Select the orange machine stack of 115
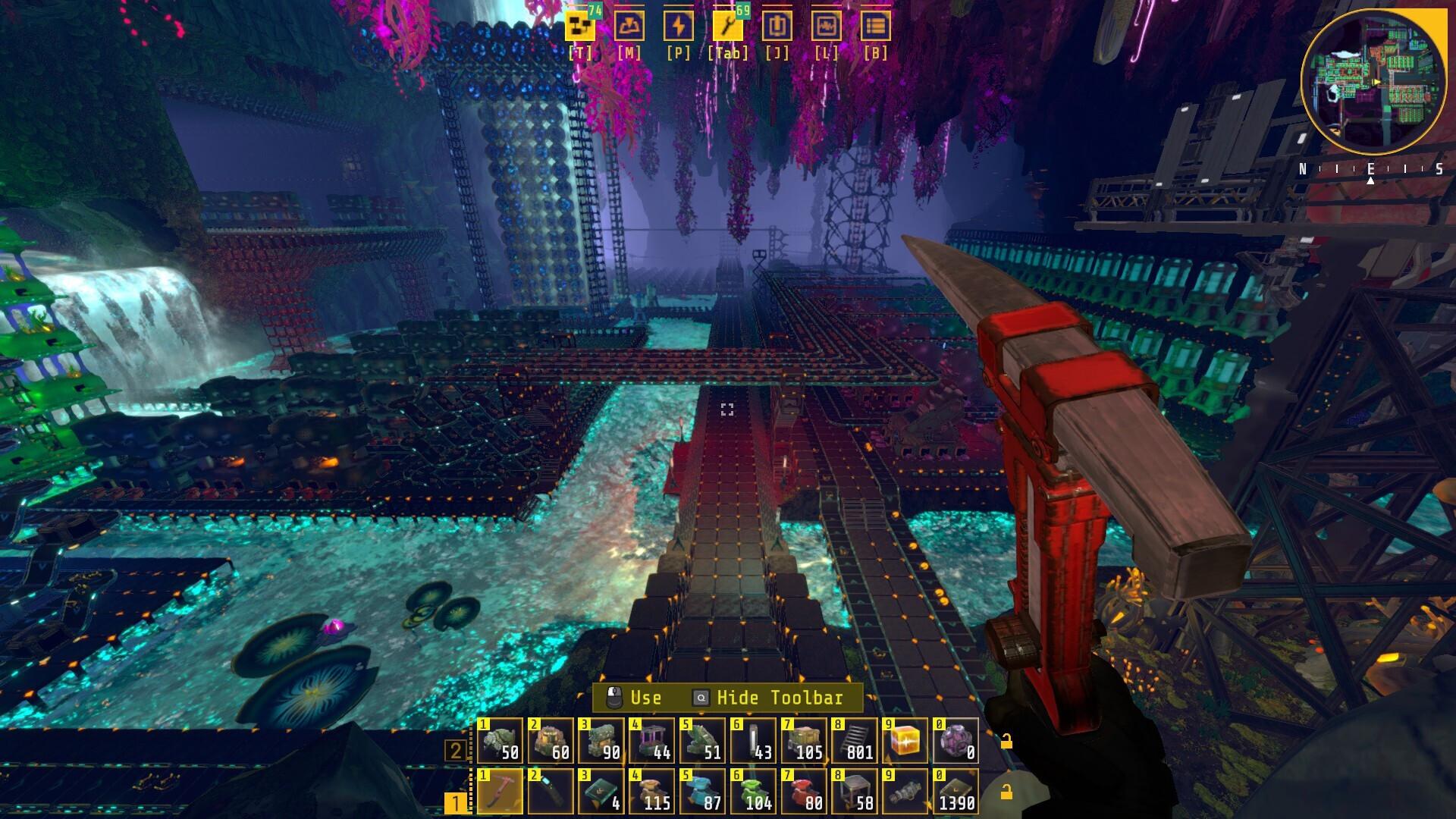The height and width of the screenshot is (819, 1456). [x=651, y=791]
